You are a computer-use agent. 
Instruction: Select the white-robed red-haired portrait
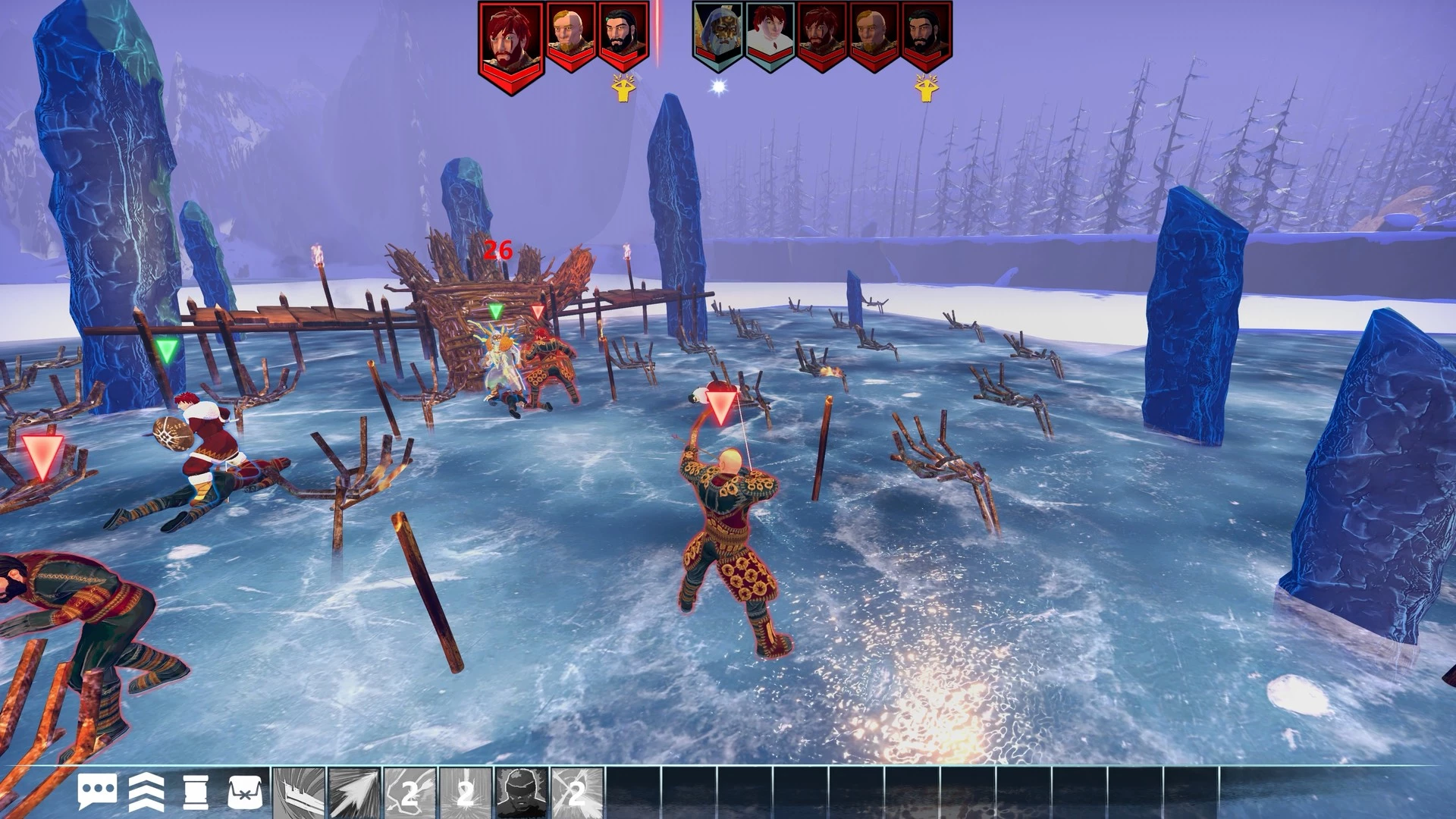coord(770,35)
